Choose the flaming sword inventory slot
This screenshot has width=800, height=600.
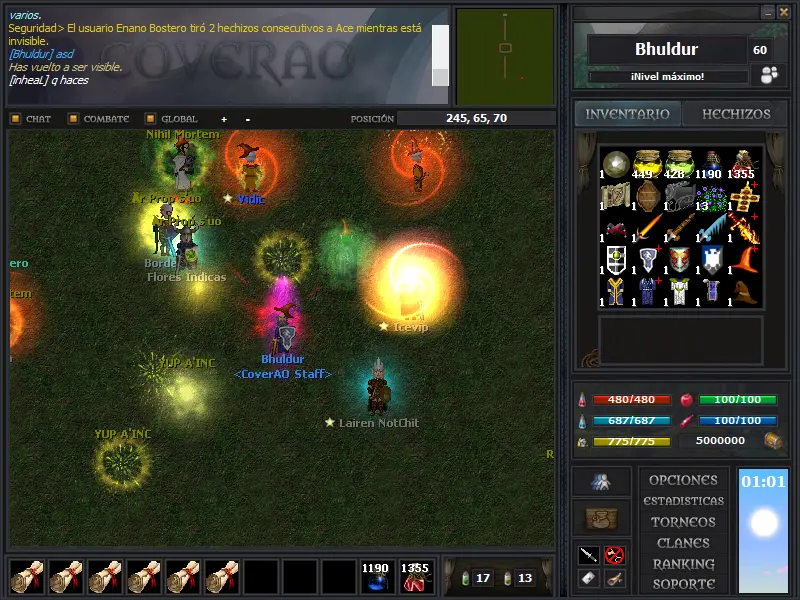pos(742,228)
